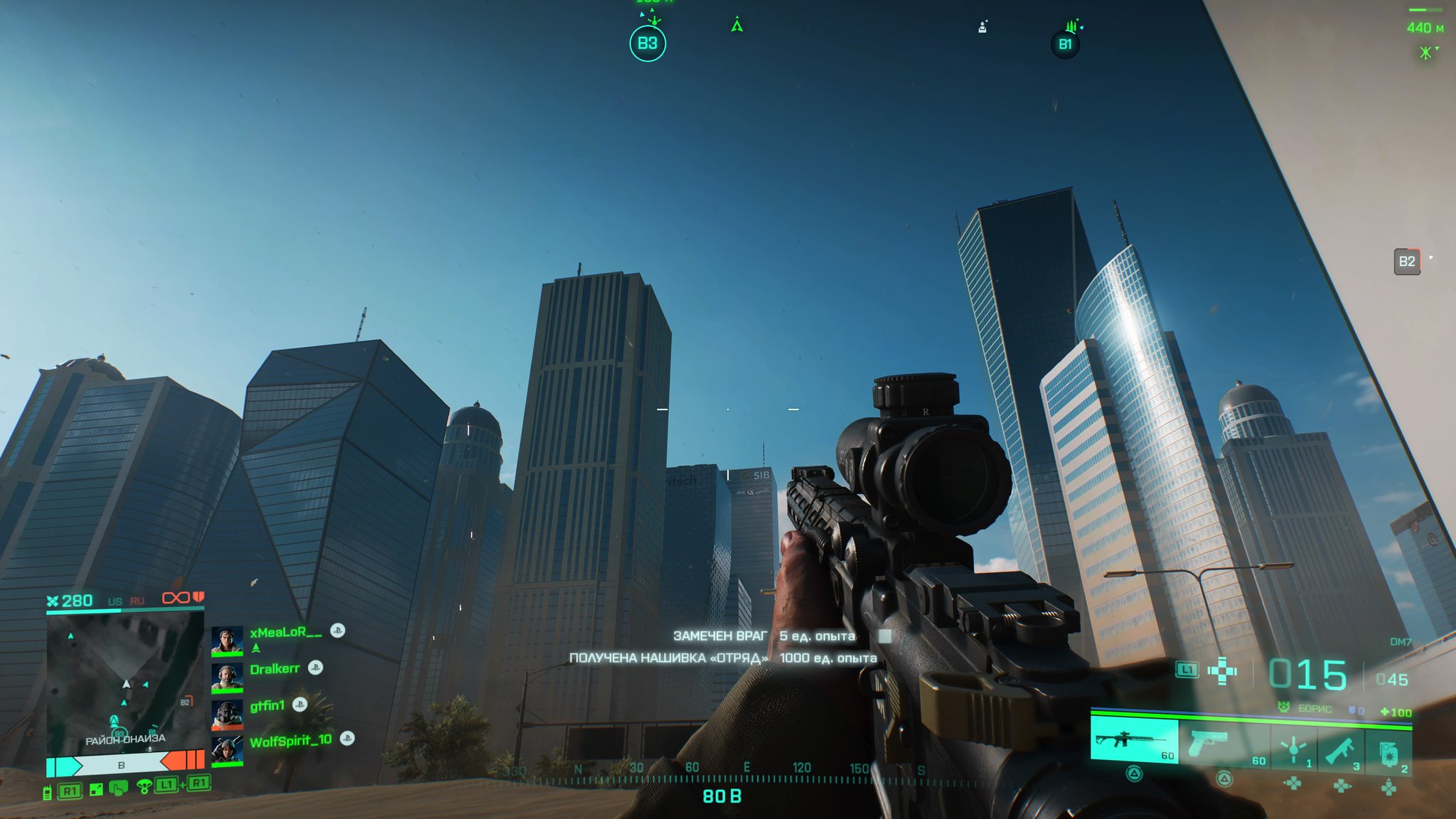Click squadmate gtfin1's row
The height and width of the screenshot is (819, 1456).
point(267,705)
